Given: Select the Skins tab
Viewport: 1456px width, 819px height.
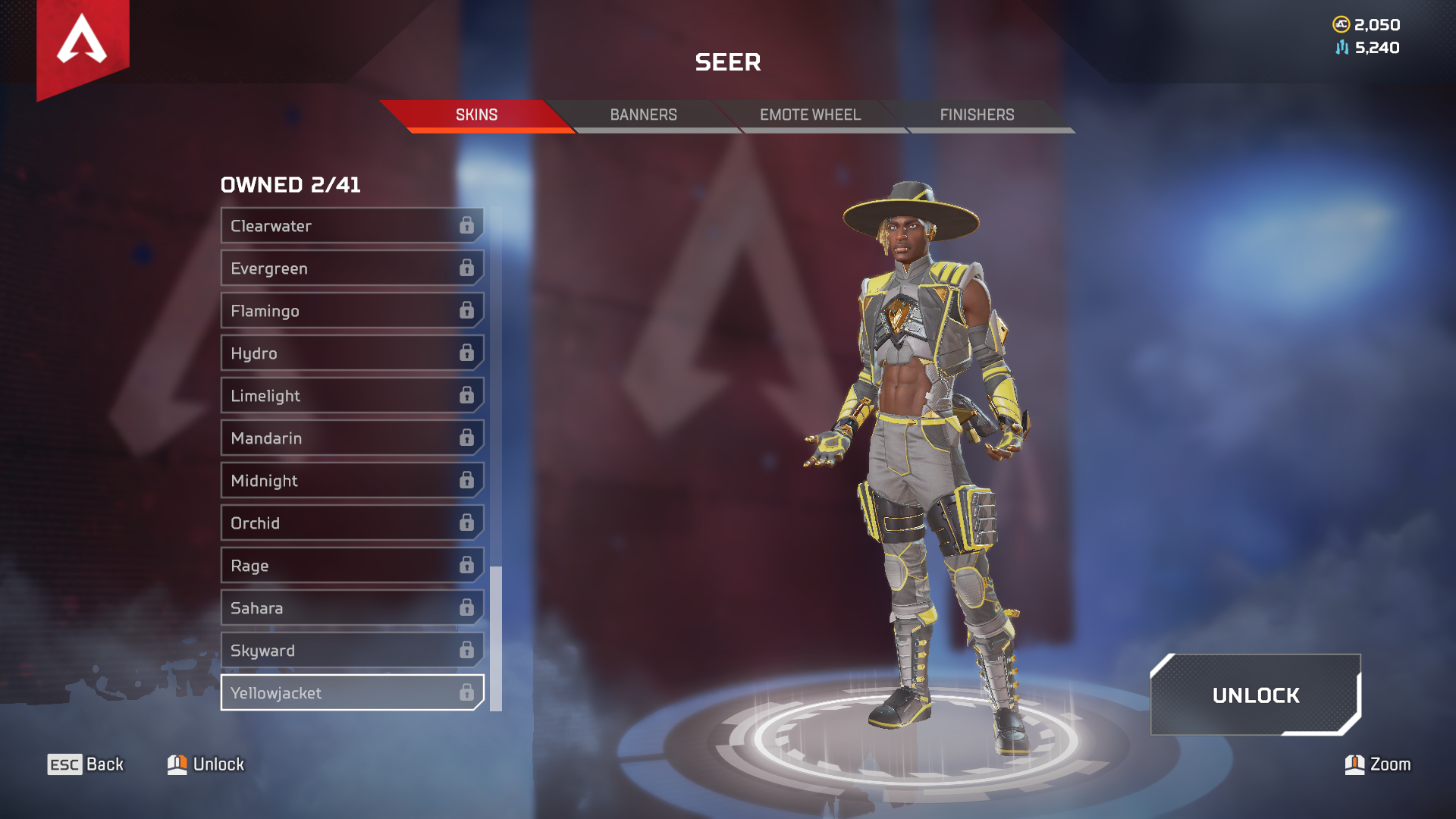Looking at the screenshot, I should tap(475, 115).
